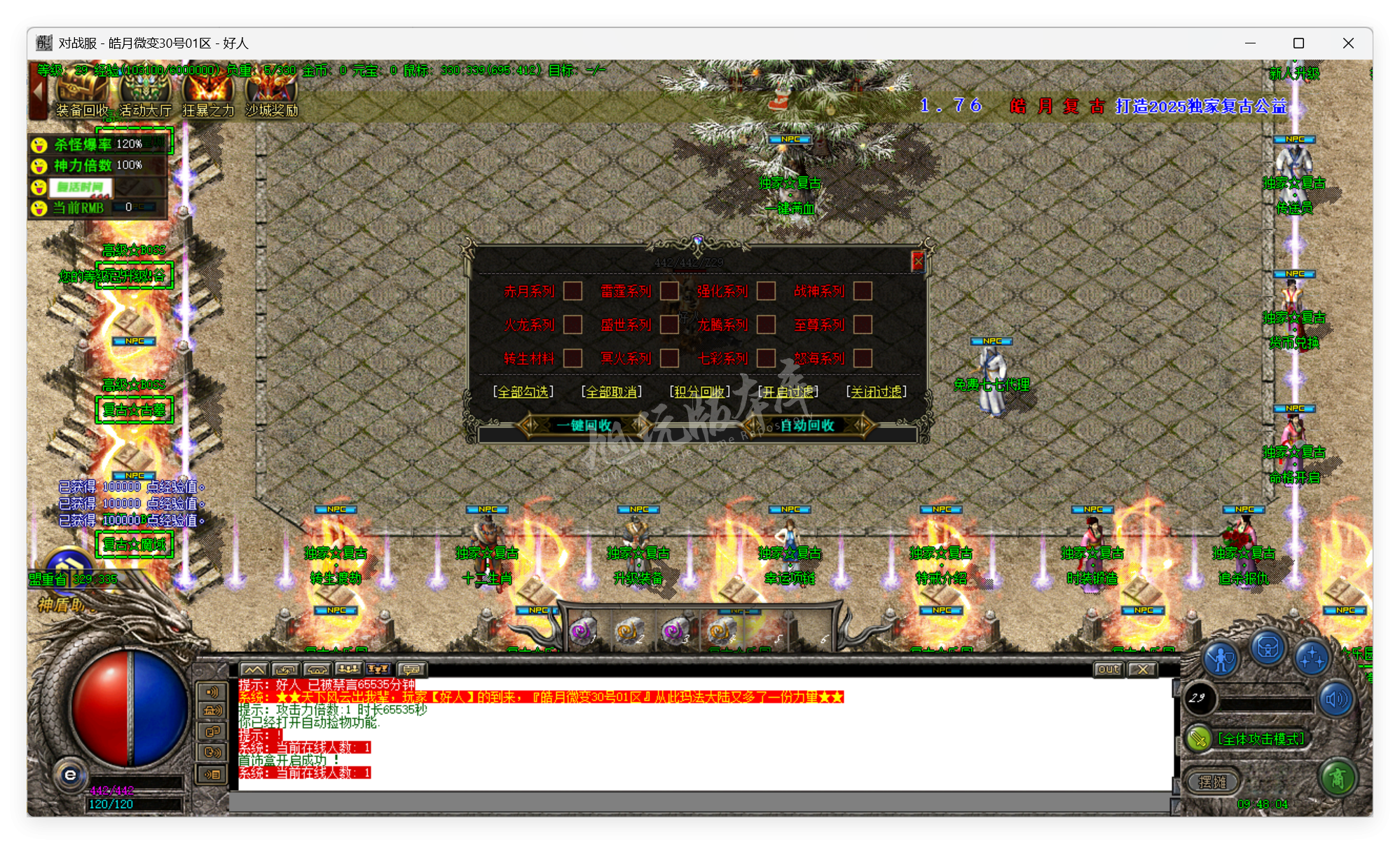The image size is (1400, 844).
Task: Expand the chat window with the first chat icon
Action: 254,669
